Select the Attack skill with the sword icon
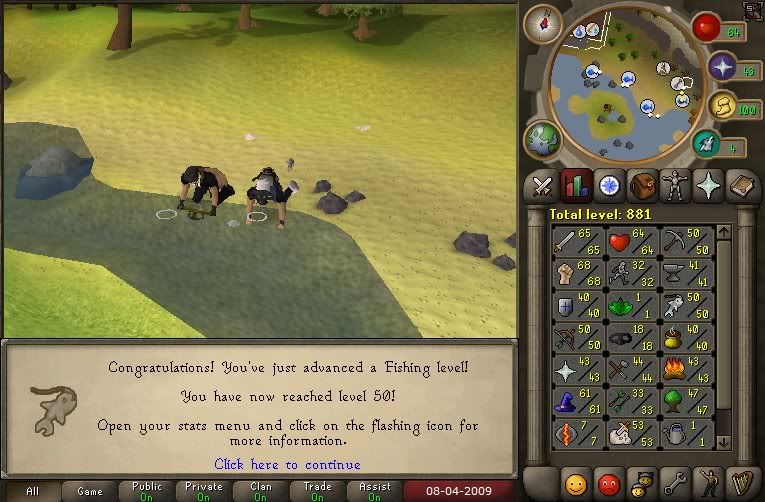The width and height of the screenshot is (765, 502). tap(577, 243)
